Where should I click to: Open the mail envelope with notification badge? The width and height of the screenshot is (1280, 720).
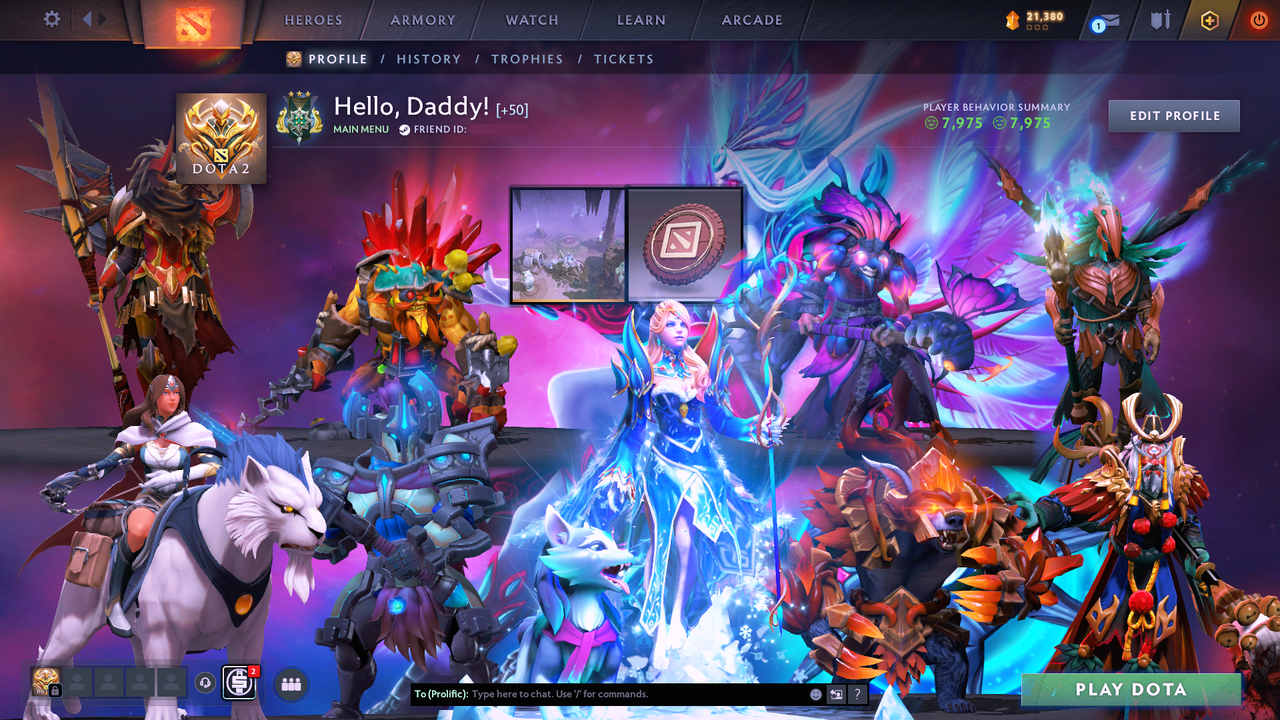[1102, 20]
